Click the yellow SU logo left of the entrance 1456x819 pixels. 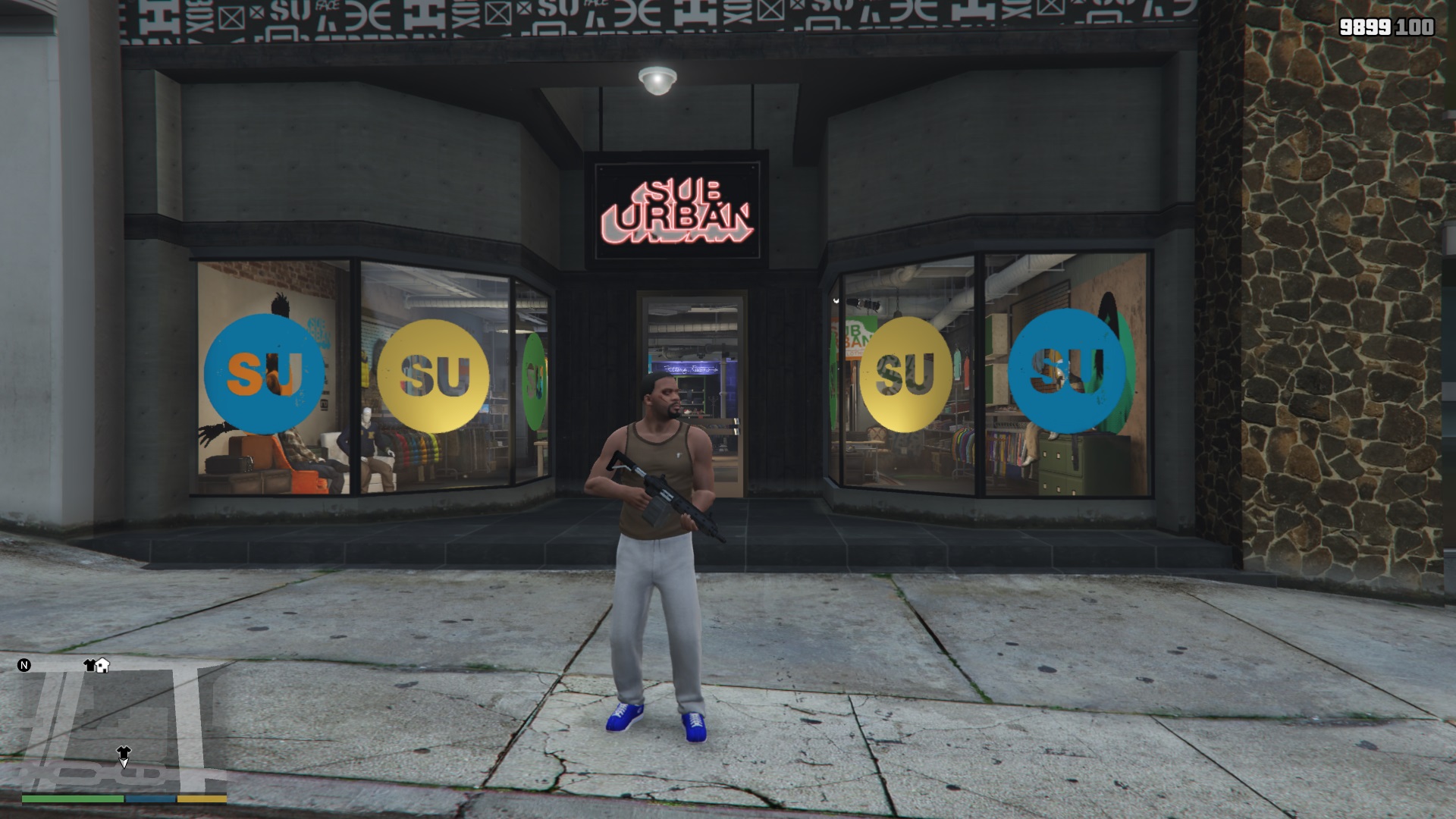(435, 373)
